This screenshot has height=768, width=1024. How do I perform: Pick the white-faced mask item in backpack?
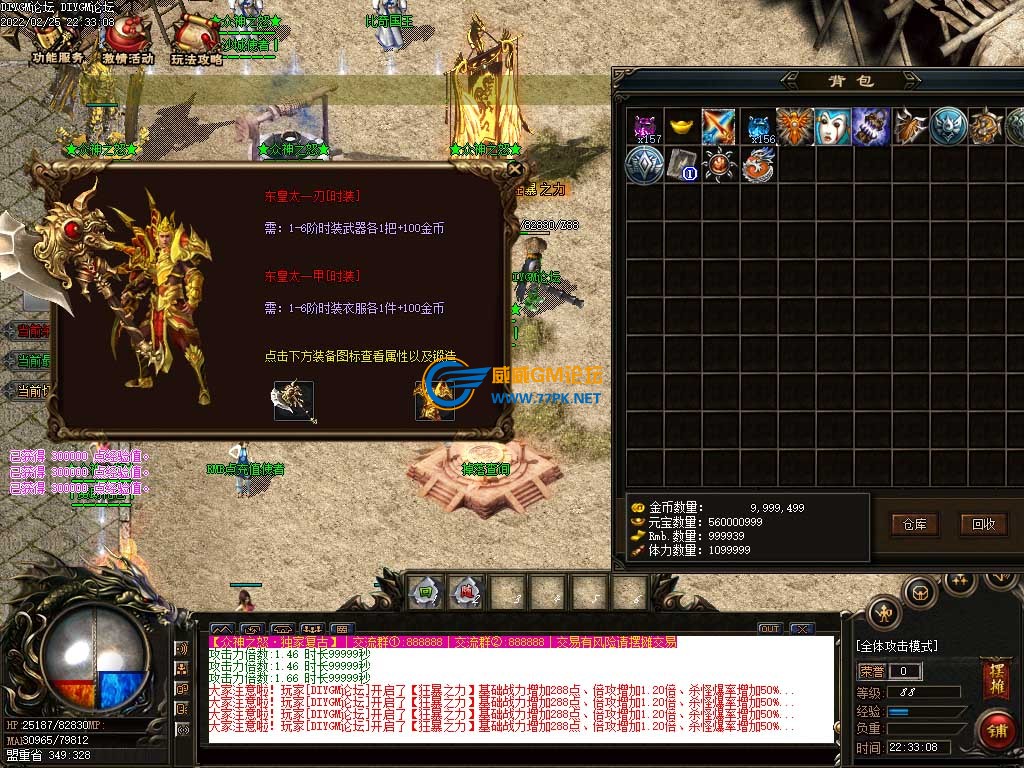click(x=833, y=127)
